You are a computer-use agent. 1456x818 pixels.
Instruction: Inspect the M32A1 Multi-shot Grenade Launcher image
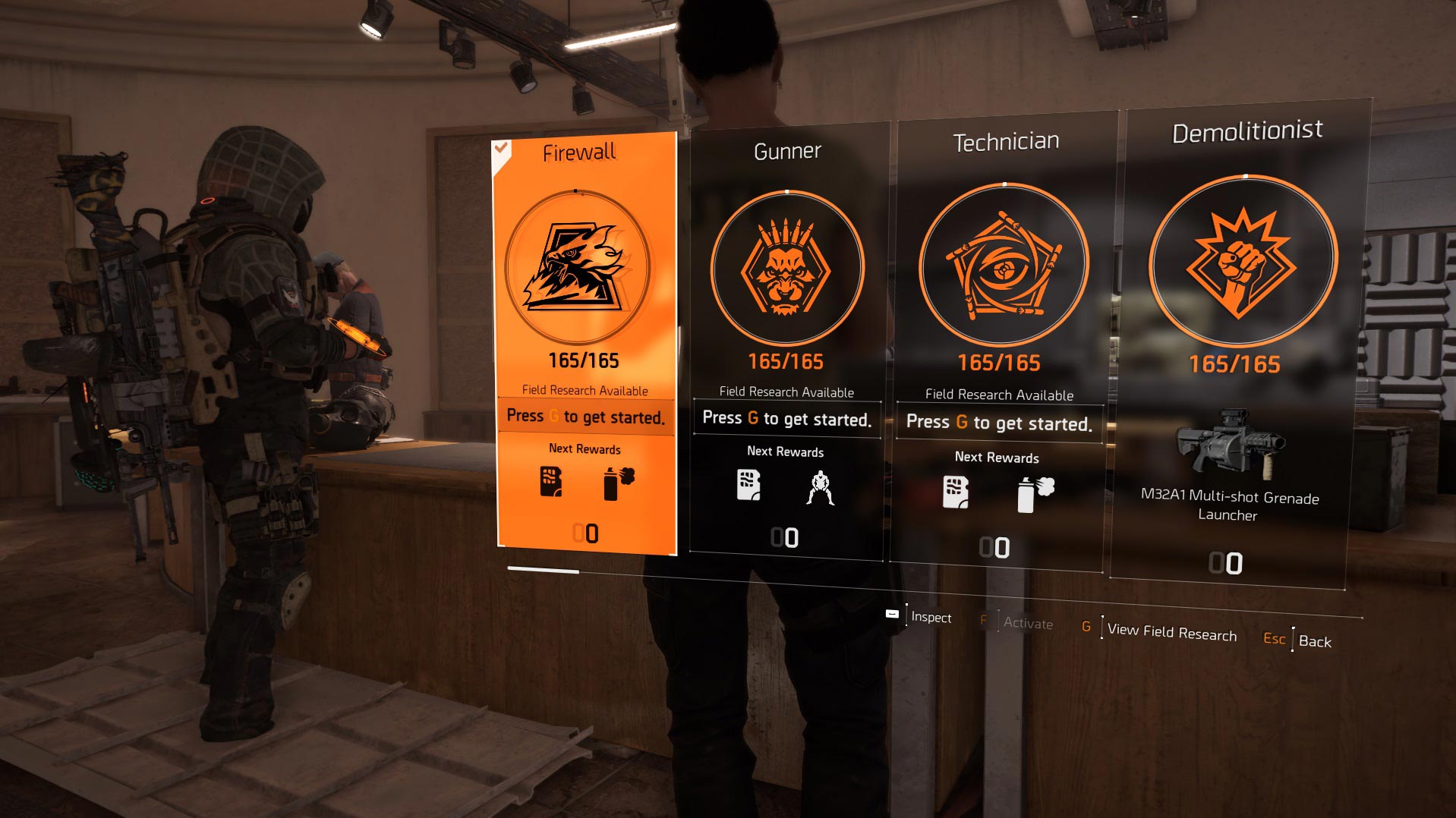tap(1228, 443)
